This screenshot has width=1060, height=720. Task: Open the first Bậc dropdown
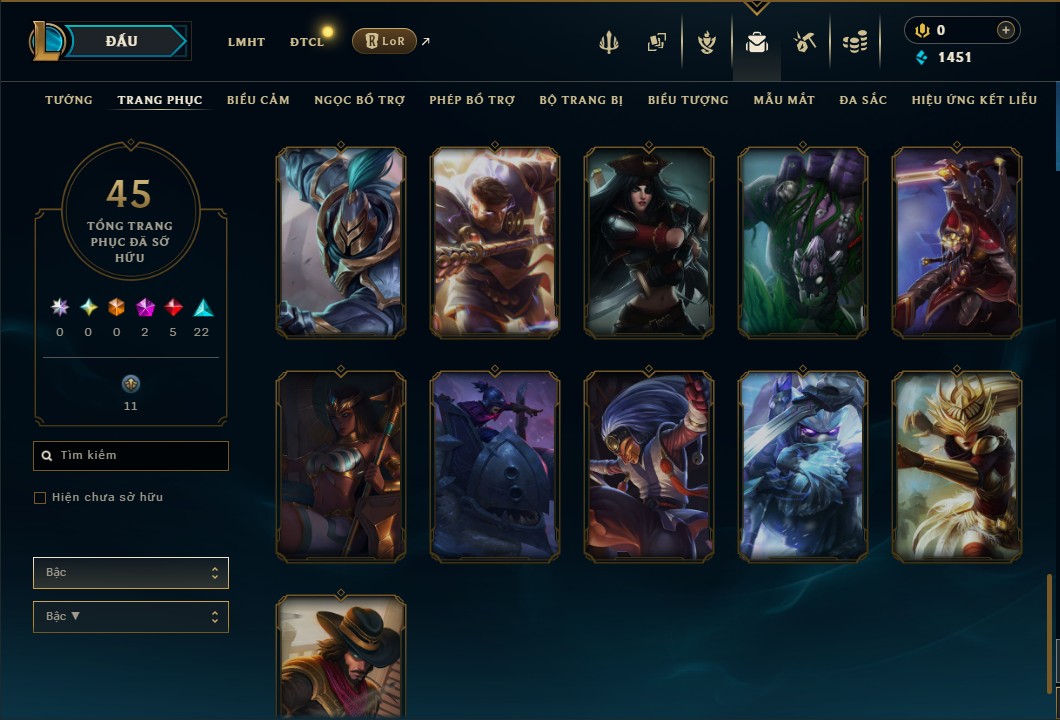131,573
